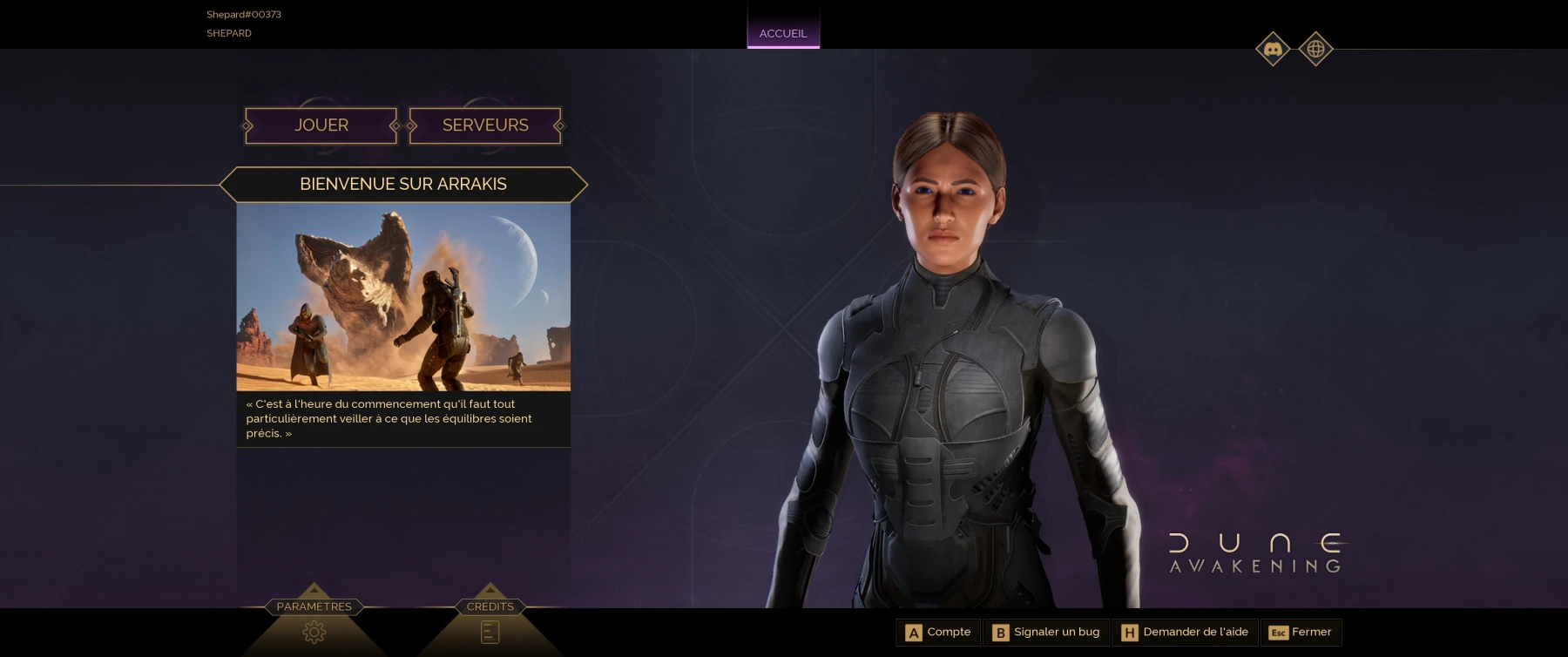Choose Signaler un bug
This screenshot has width=1568, height=657.
coord(1046,632)
